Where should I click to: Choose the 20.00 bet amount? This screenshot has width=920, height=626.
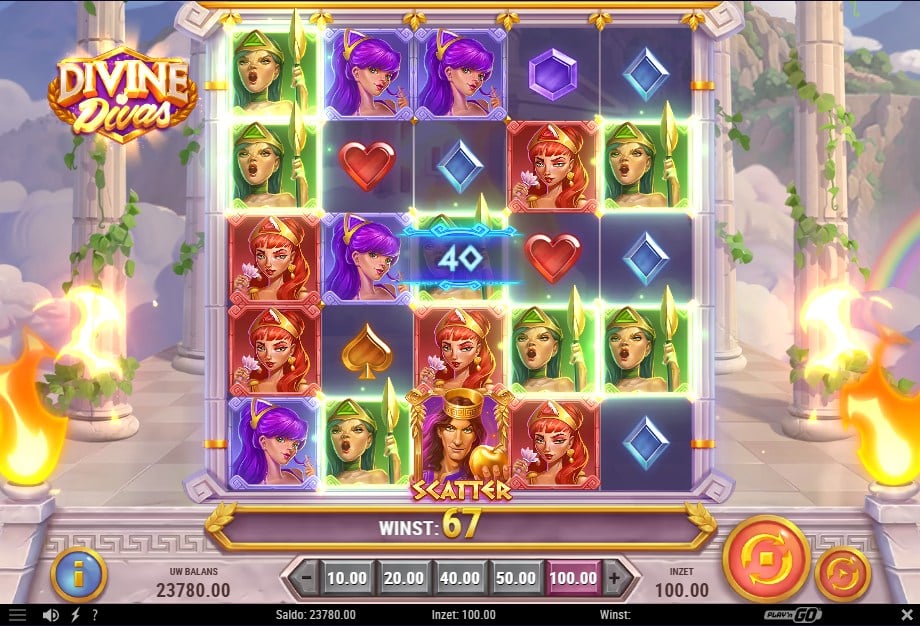[404, 577]
